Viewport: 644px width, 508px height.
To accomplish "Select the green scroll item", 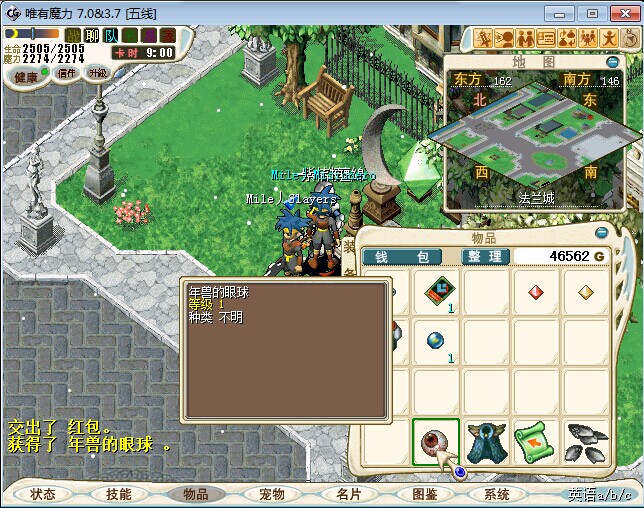I will pyautogui.click(x=536, y=442).
